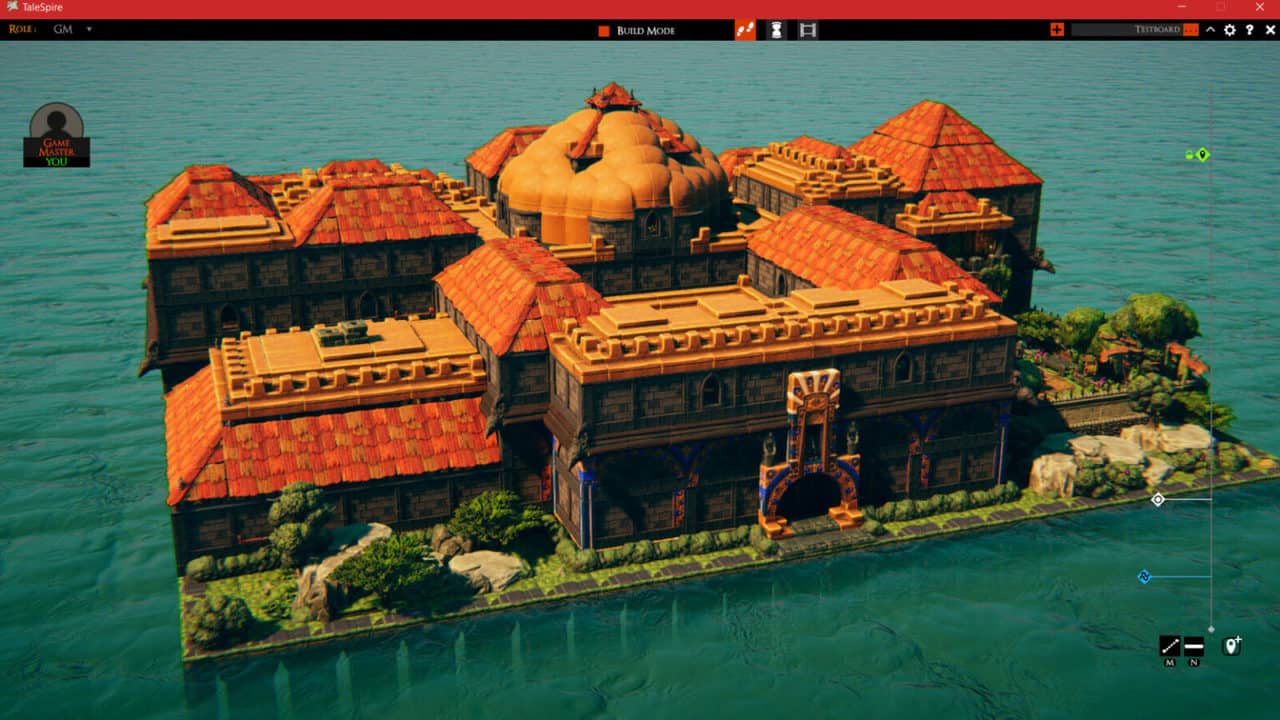Select the blue water level height marker
The height and width of the screenshot is (720, 1280).
pyautogui.click(x=1145, y=577)
